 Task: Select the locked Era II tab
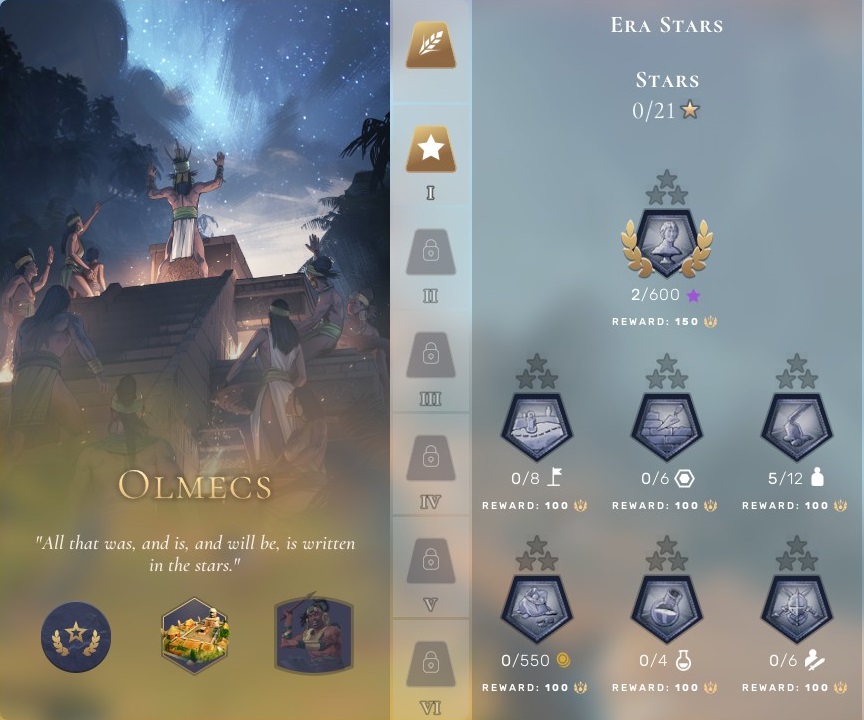430,251
